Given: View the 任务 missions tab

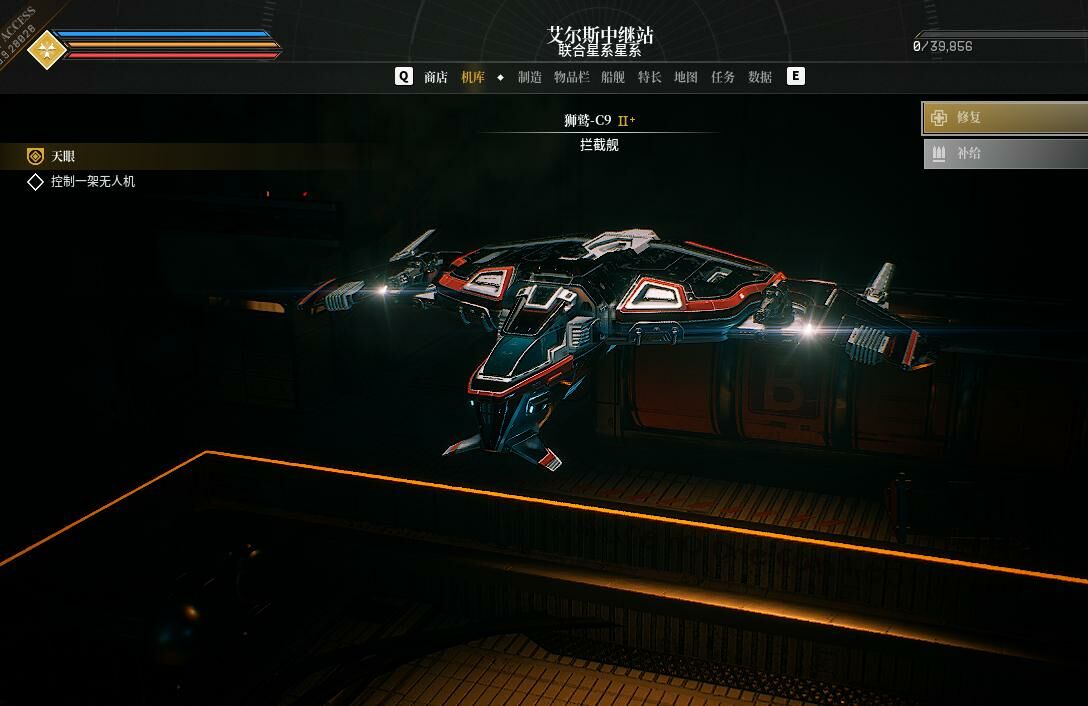Looking at the screenshot, I should 723,77.
